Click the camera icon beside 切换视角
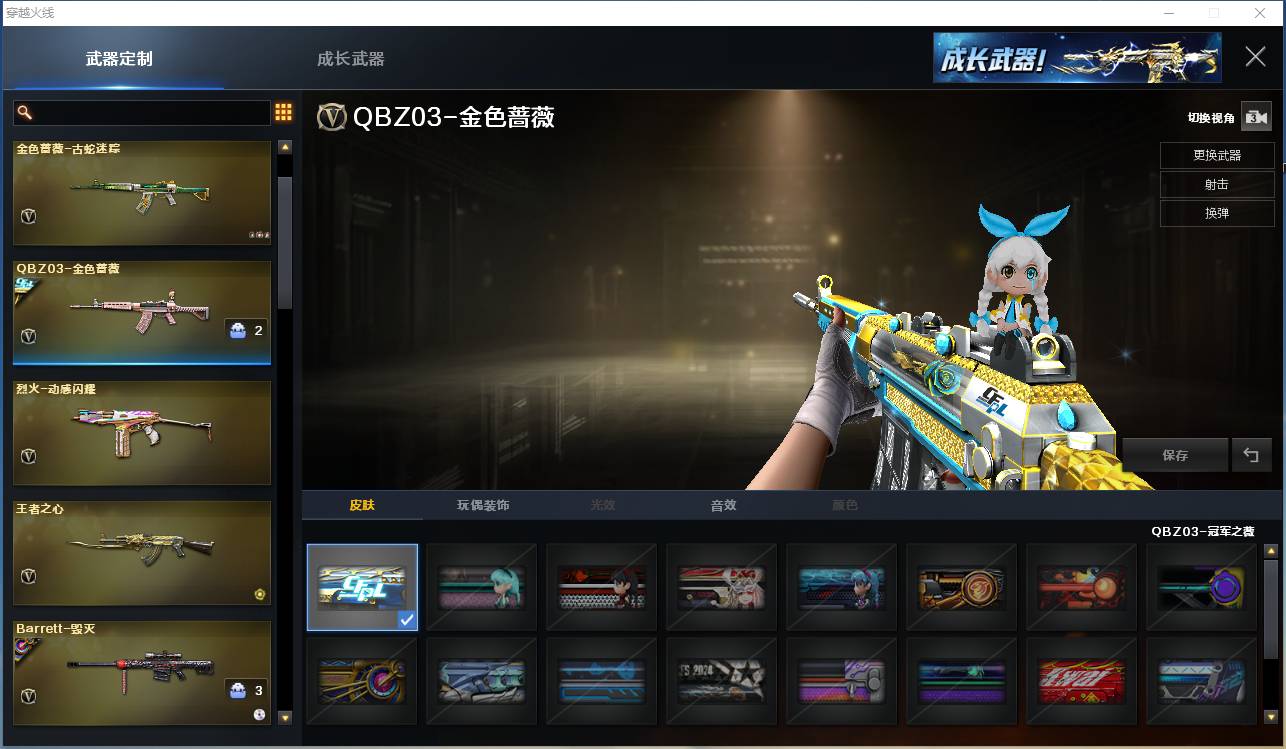1286x749 pixels. (x=1257, y=117)
